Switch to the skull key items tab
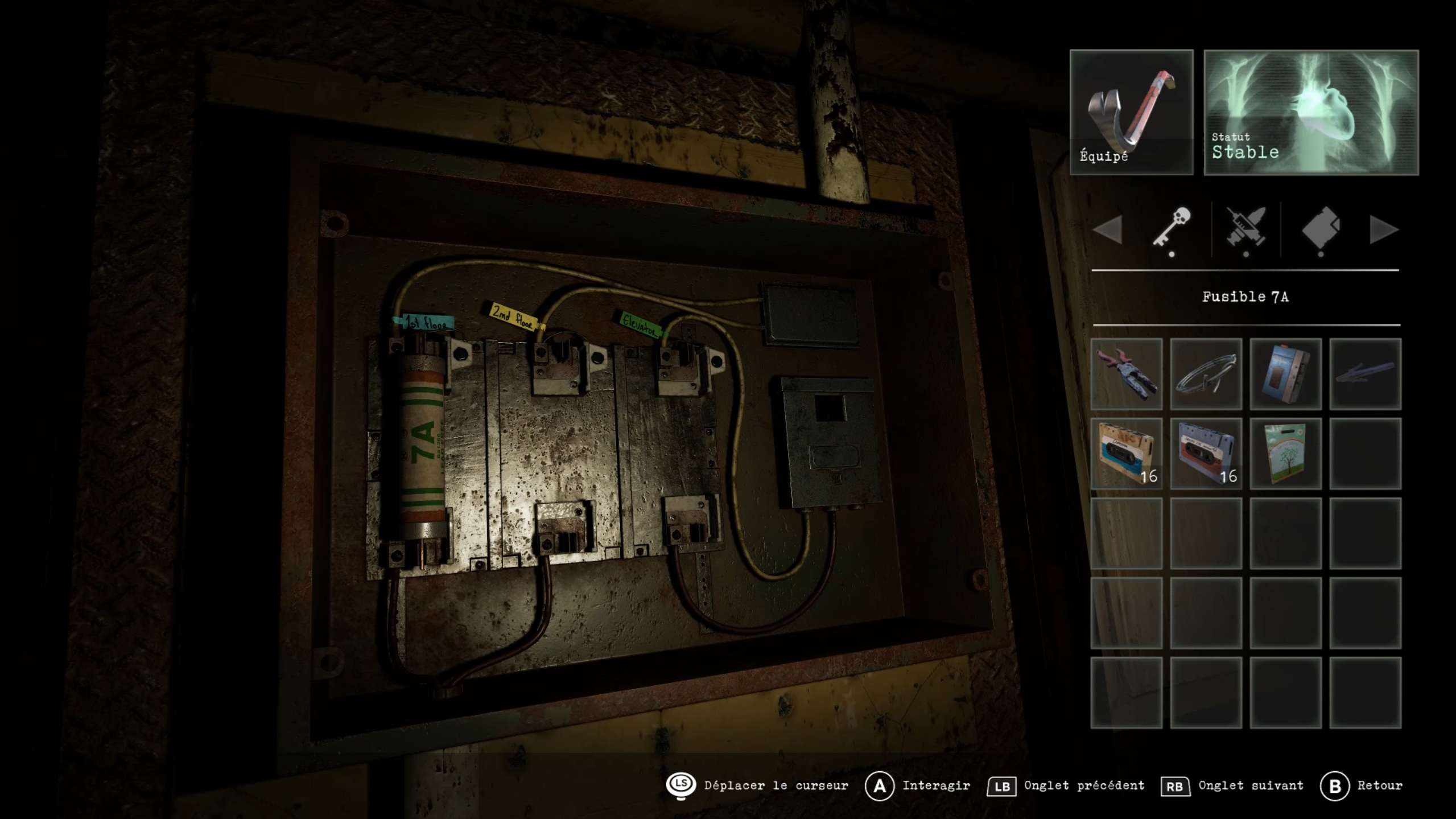 1172,228
